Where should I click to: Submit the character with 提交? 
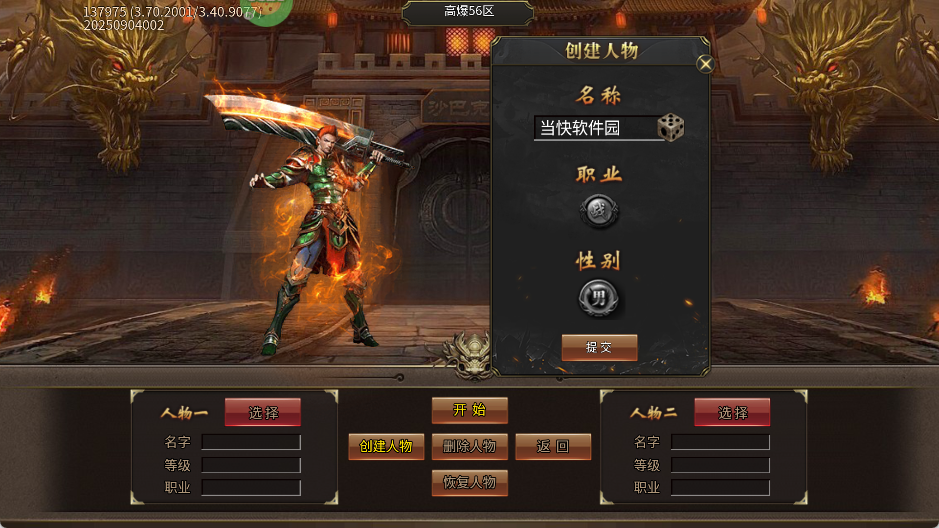click(x=599, y=347)
